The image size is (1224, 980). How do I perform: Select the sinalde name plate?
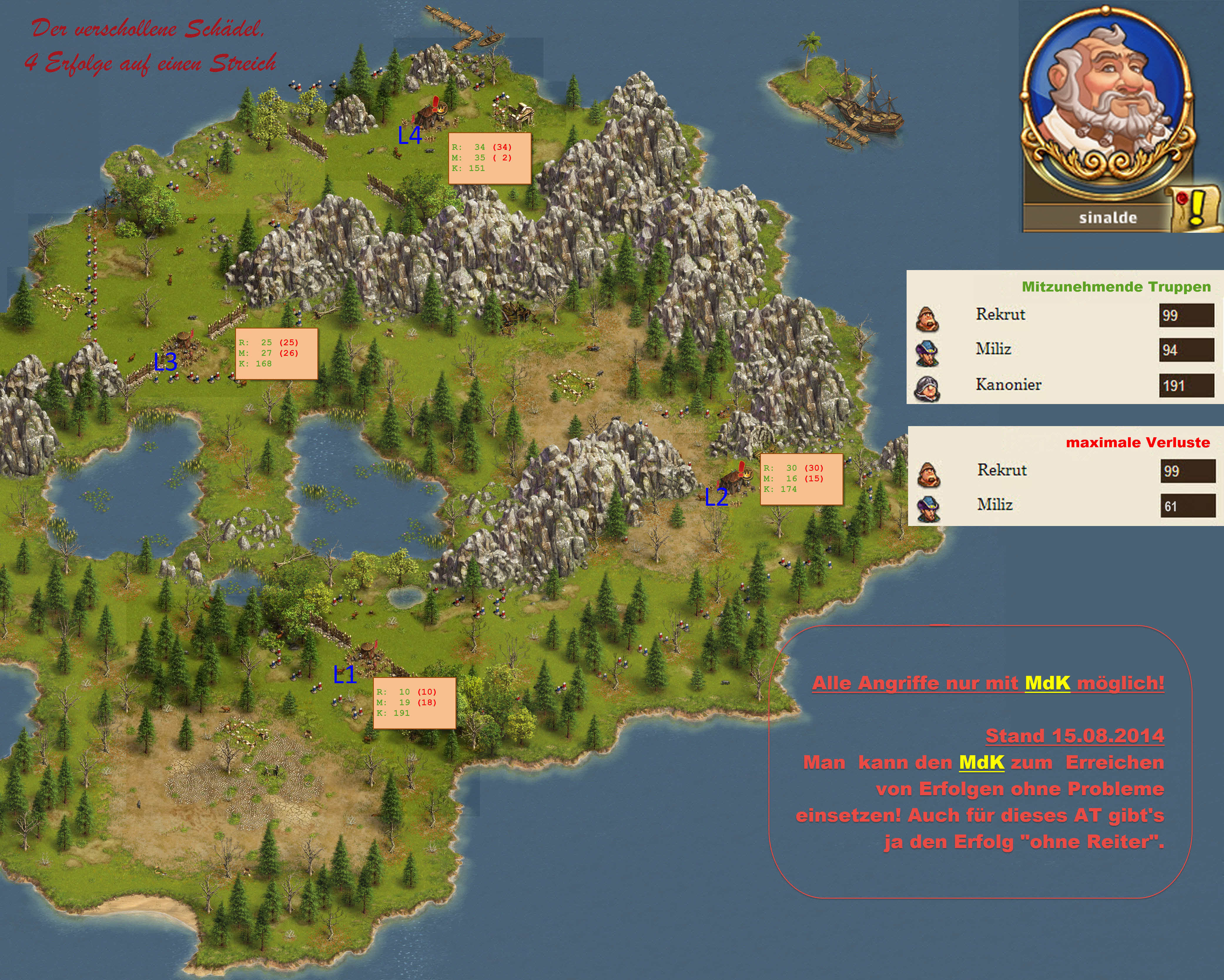(x=1107, y=218)
